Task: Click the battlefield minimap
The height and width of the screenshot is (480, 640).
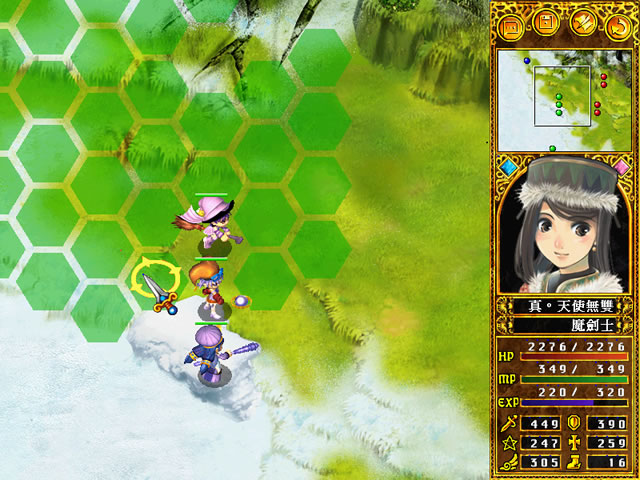Action: click(x=563, y=96)
